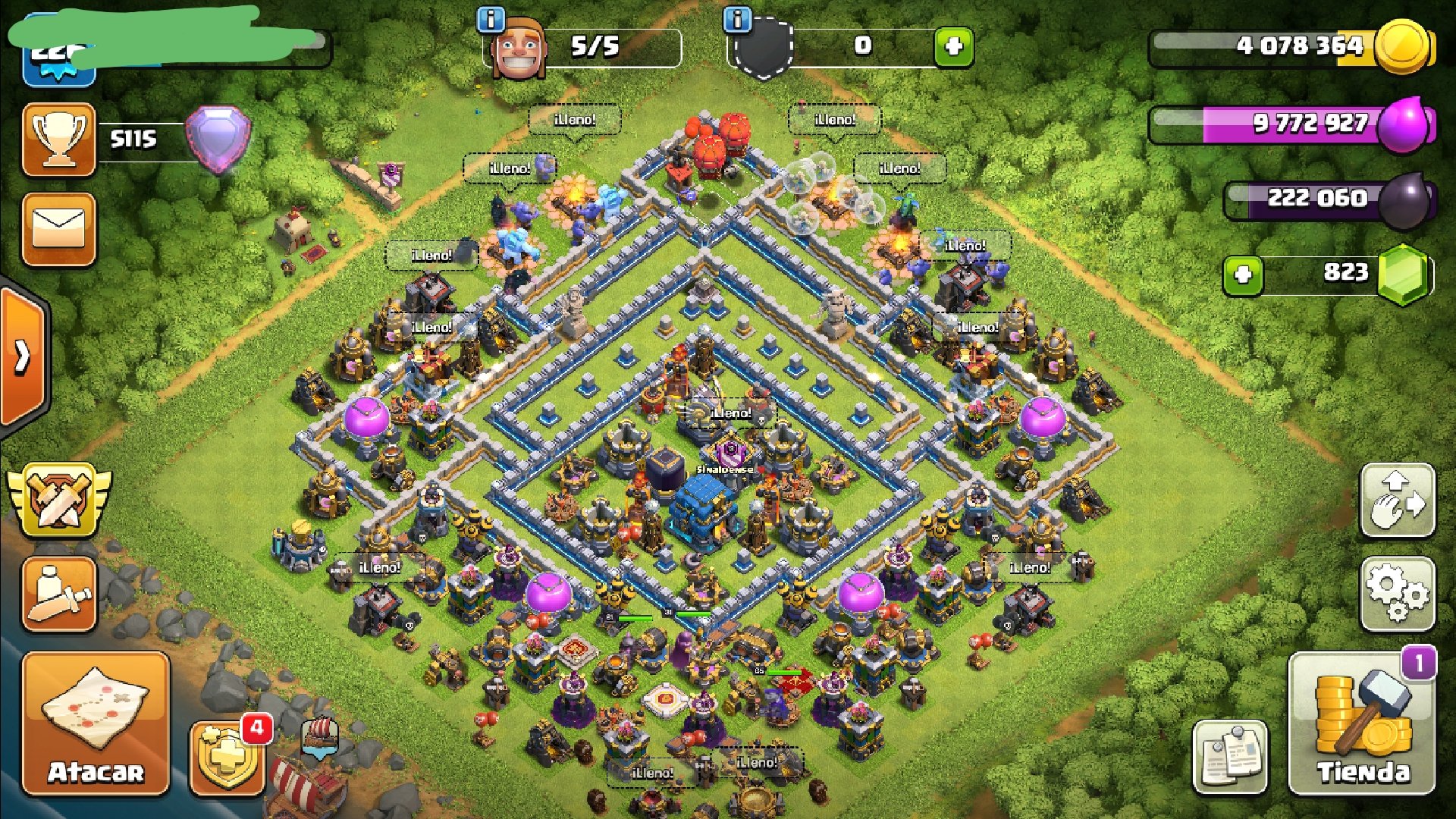Open the Atacar attack map

pos(96,723)
